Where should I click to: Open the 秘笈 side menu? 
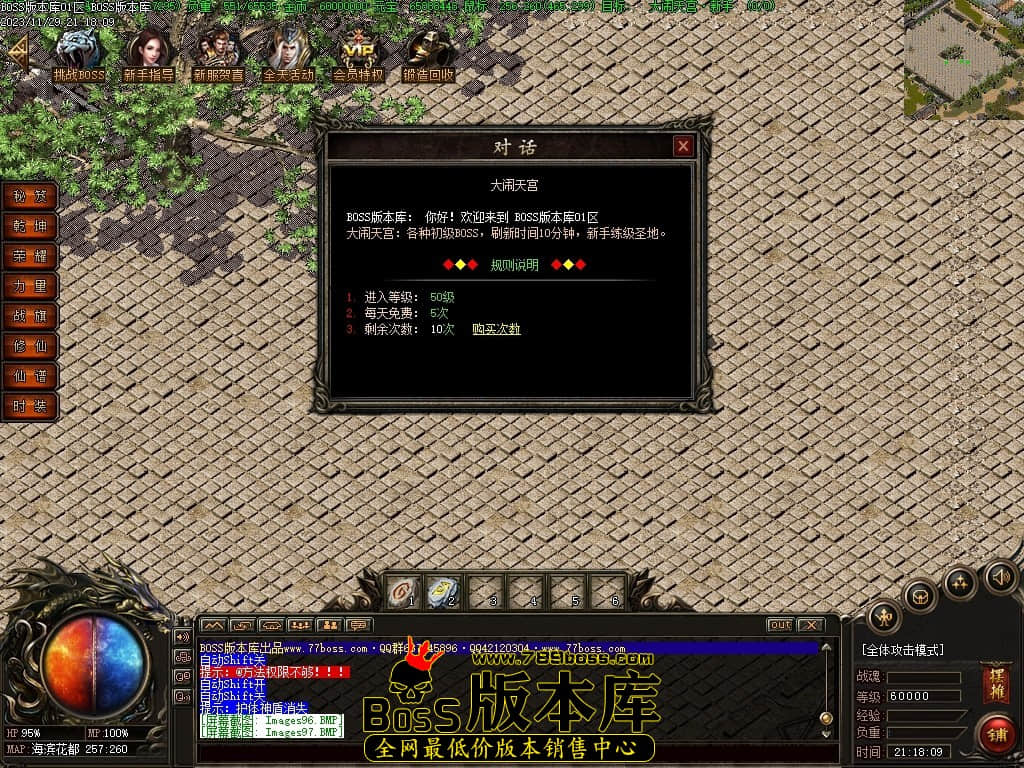tap(30, 196)
